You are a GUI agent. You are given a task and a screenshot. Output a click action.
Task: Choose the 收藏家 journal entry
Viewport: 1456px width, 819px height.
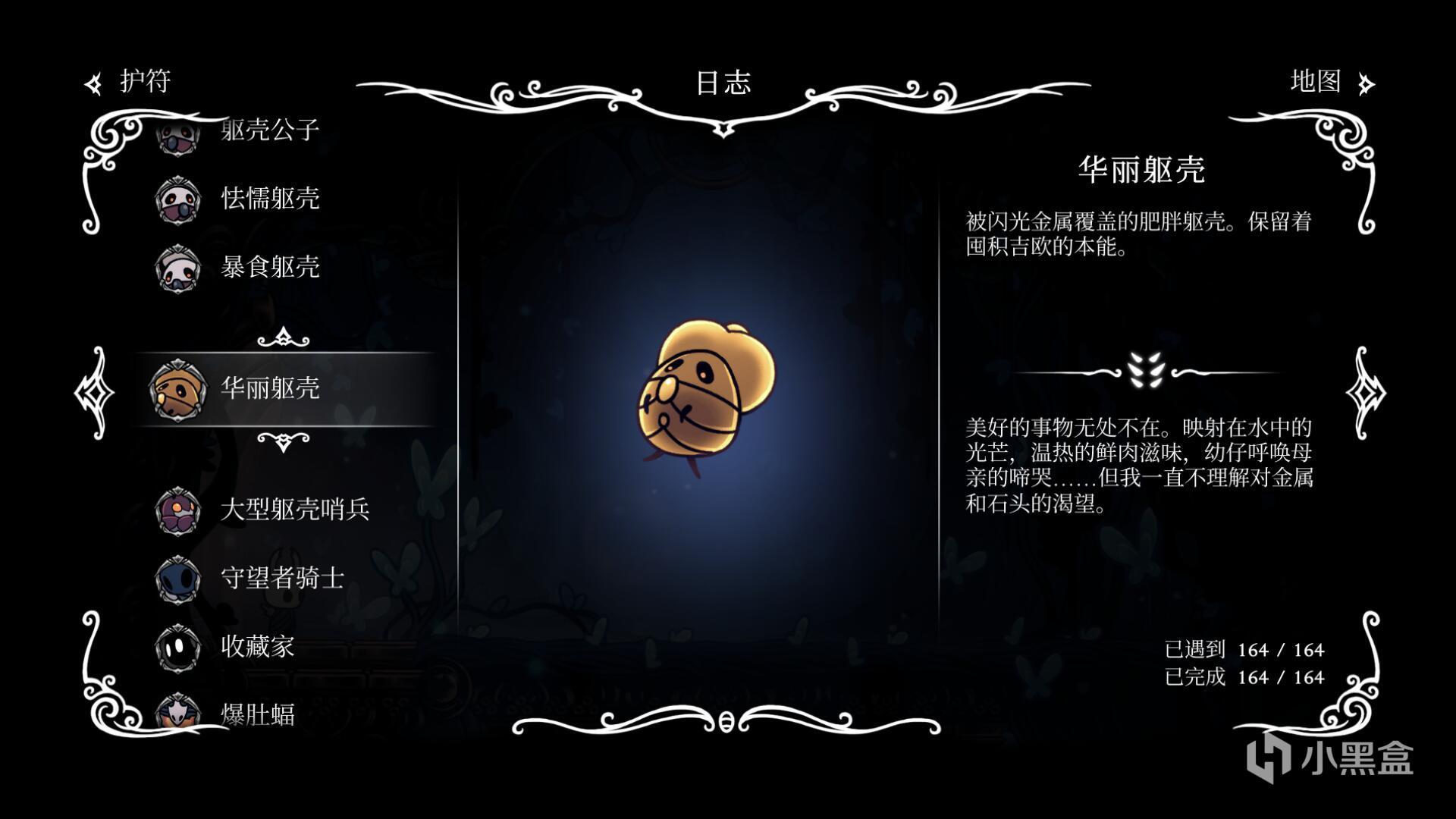point(257,646)
